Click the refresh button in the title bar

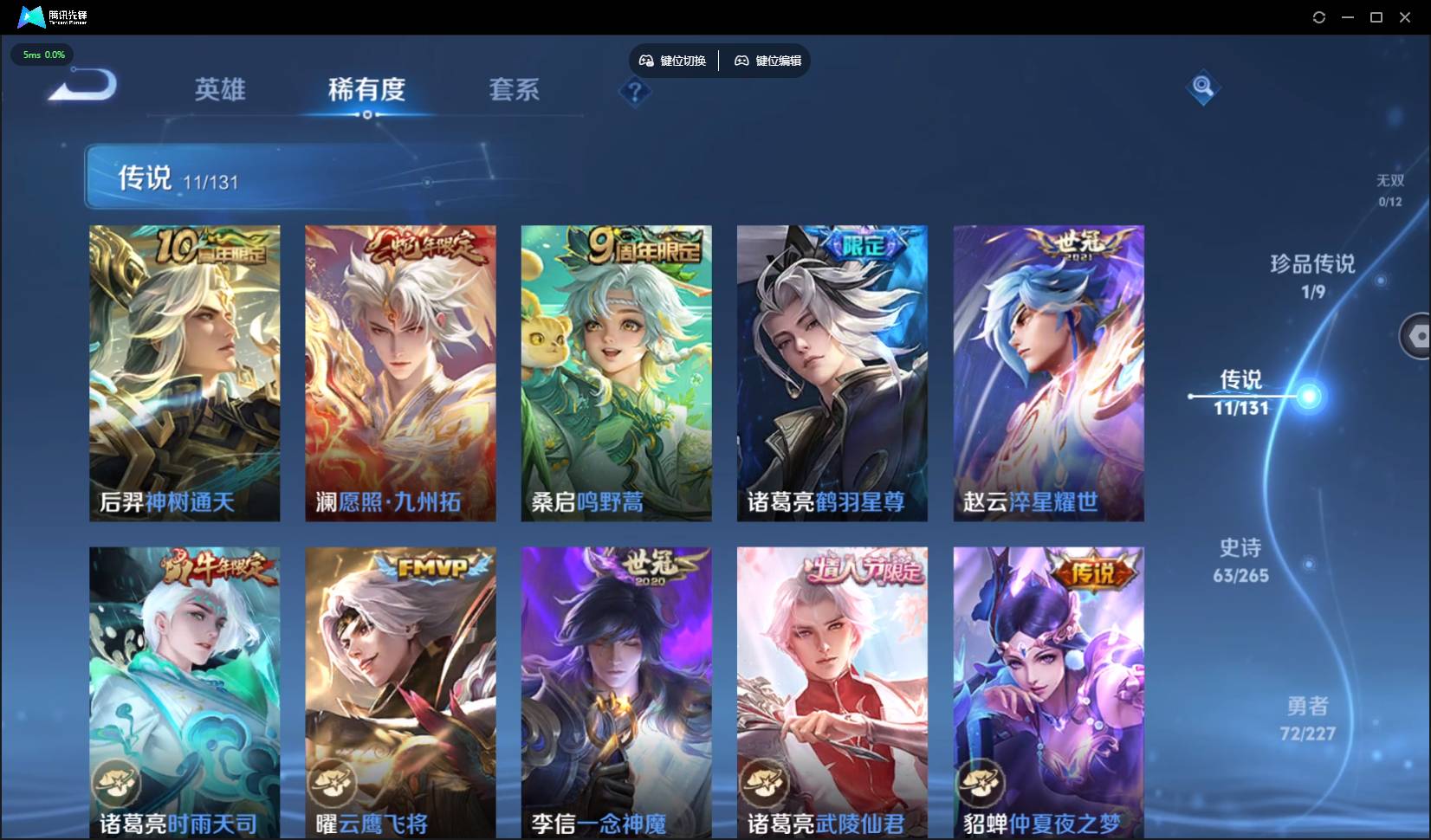coord(1319,16)
